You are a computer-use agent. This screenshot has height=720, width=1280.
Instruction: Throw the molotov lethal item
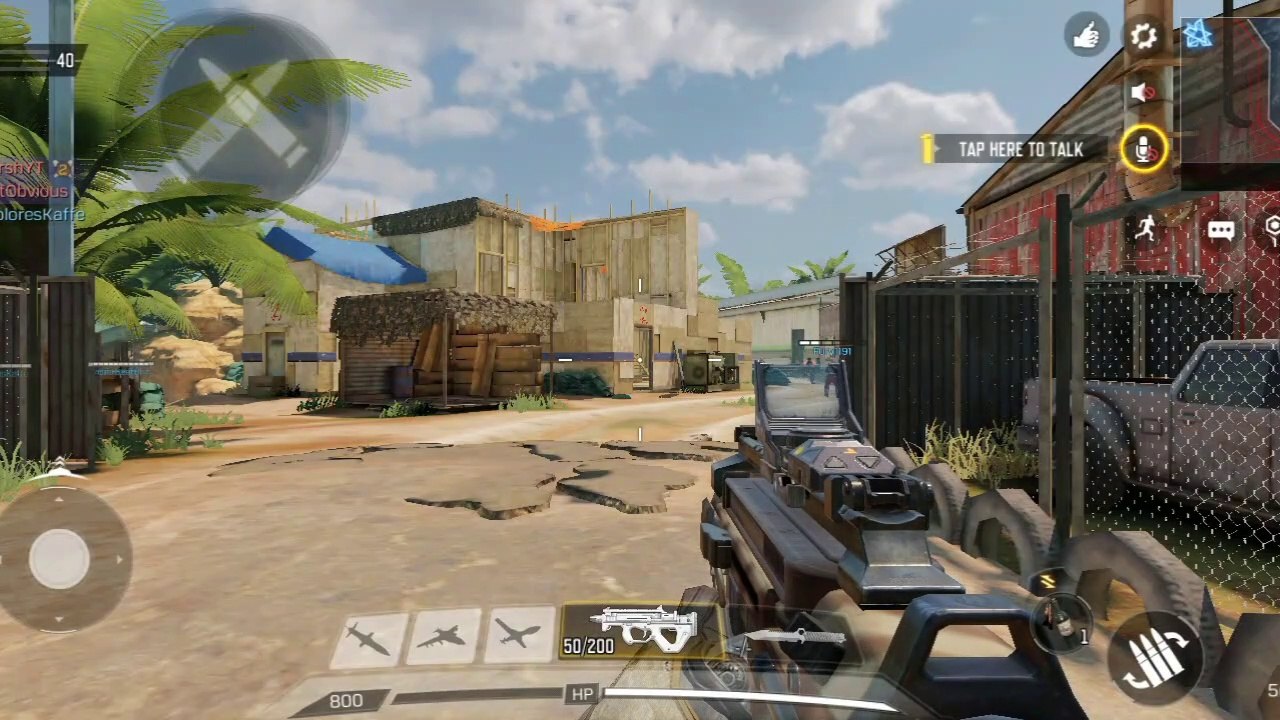click(x=1062, y=622)
